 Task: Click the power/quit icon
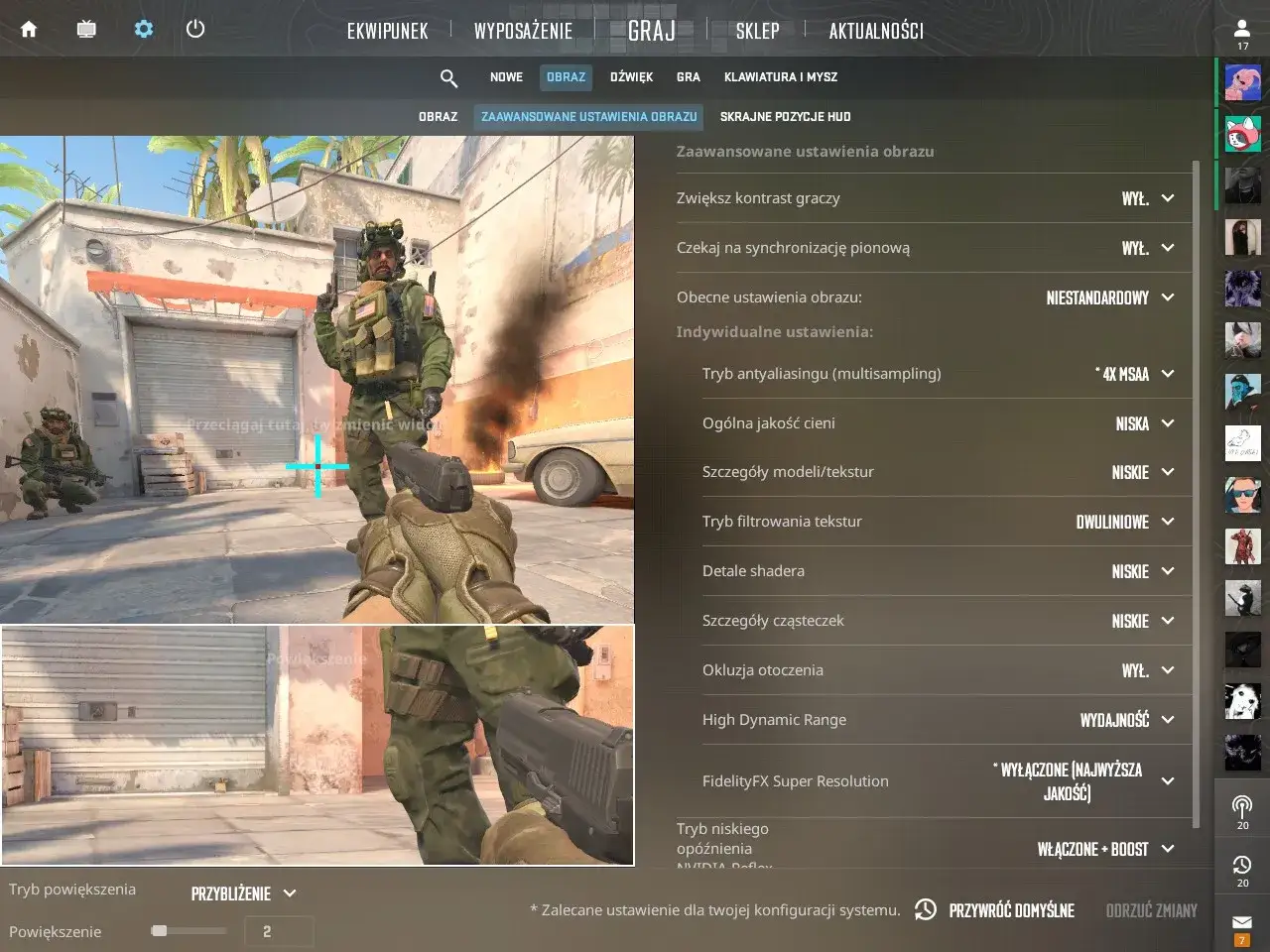pyautogui.click(x=195, y=29)
